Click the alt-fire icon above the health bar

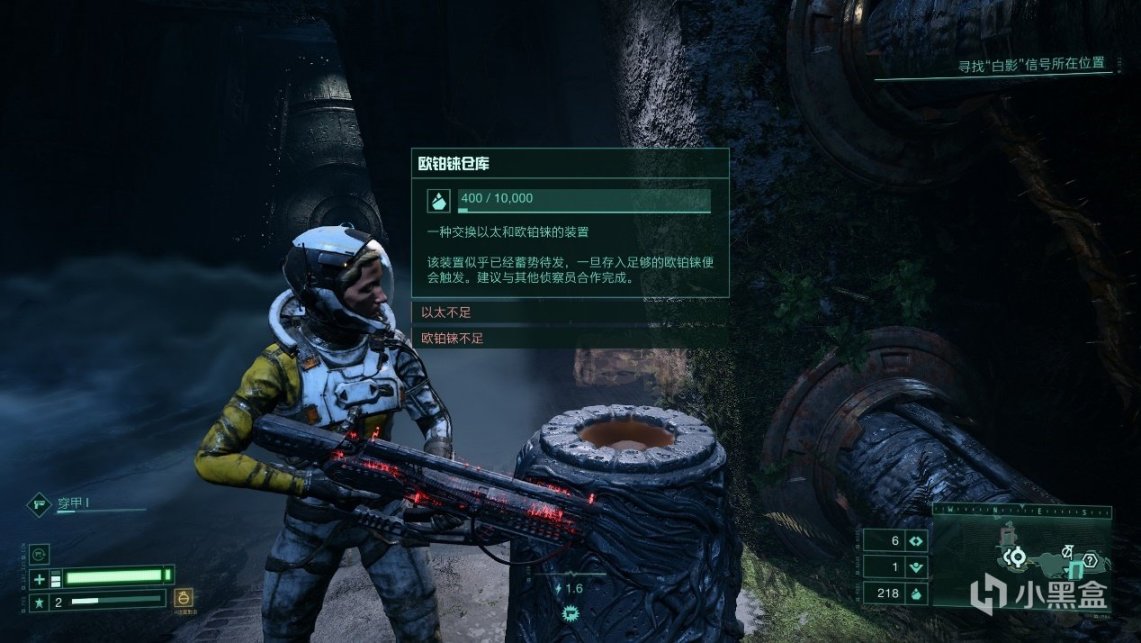pos(41,553)
